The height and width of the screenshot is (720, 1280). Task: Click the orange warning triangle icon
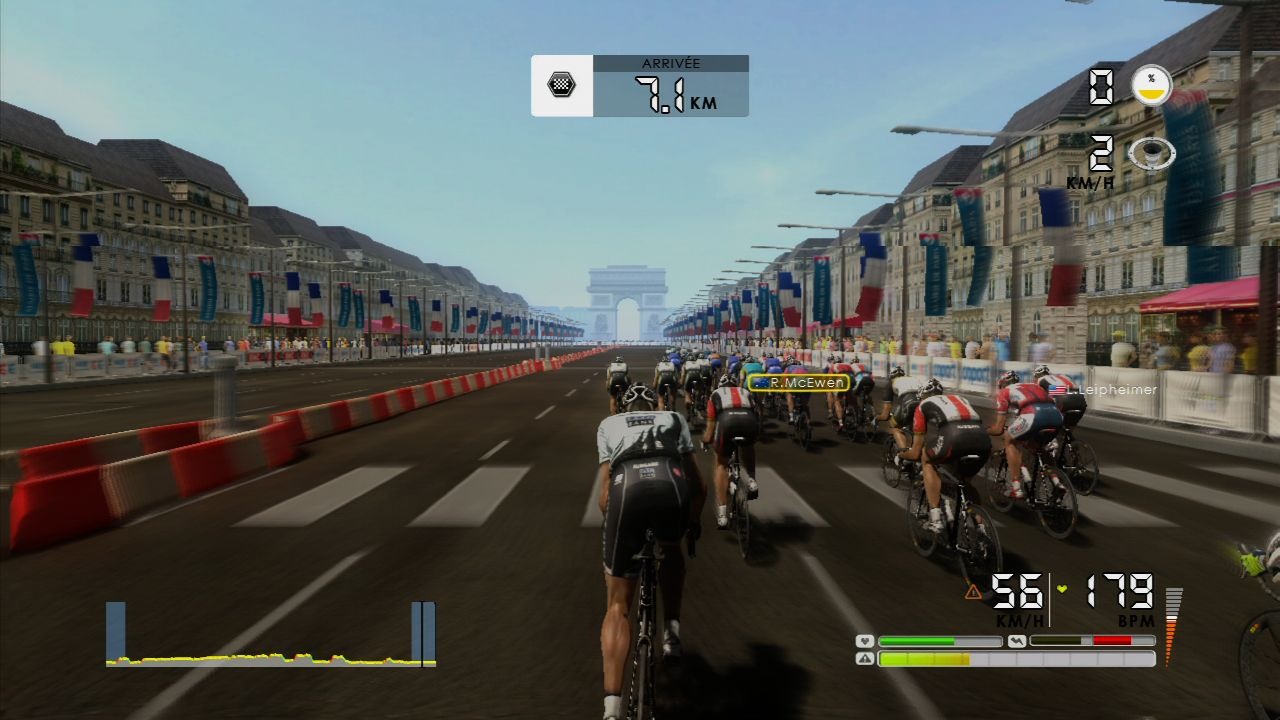pos(973,592)
